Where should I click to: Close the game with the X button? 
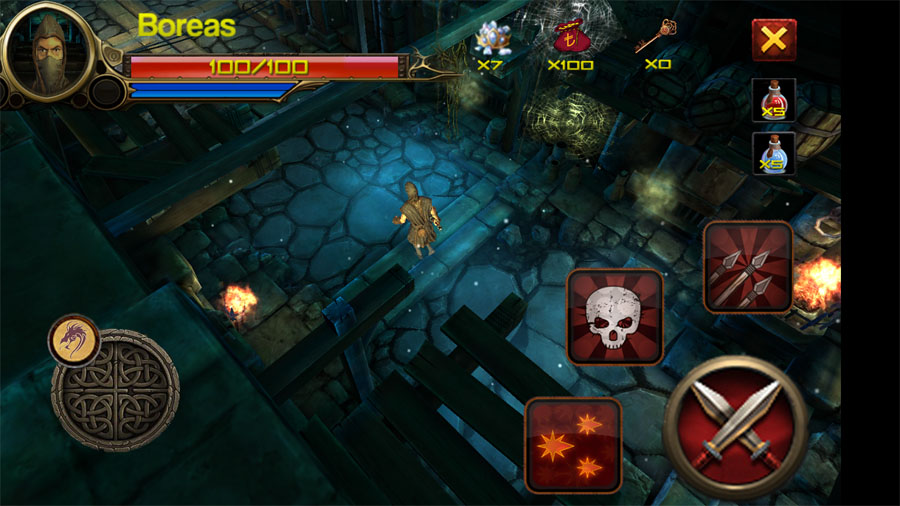[773, 40]
